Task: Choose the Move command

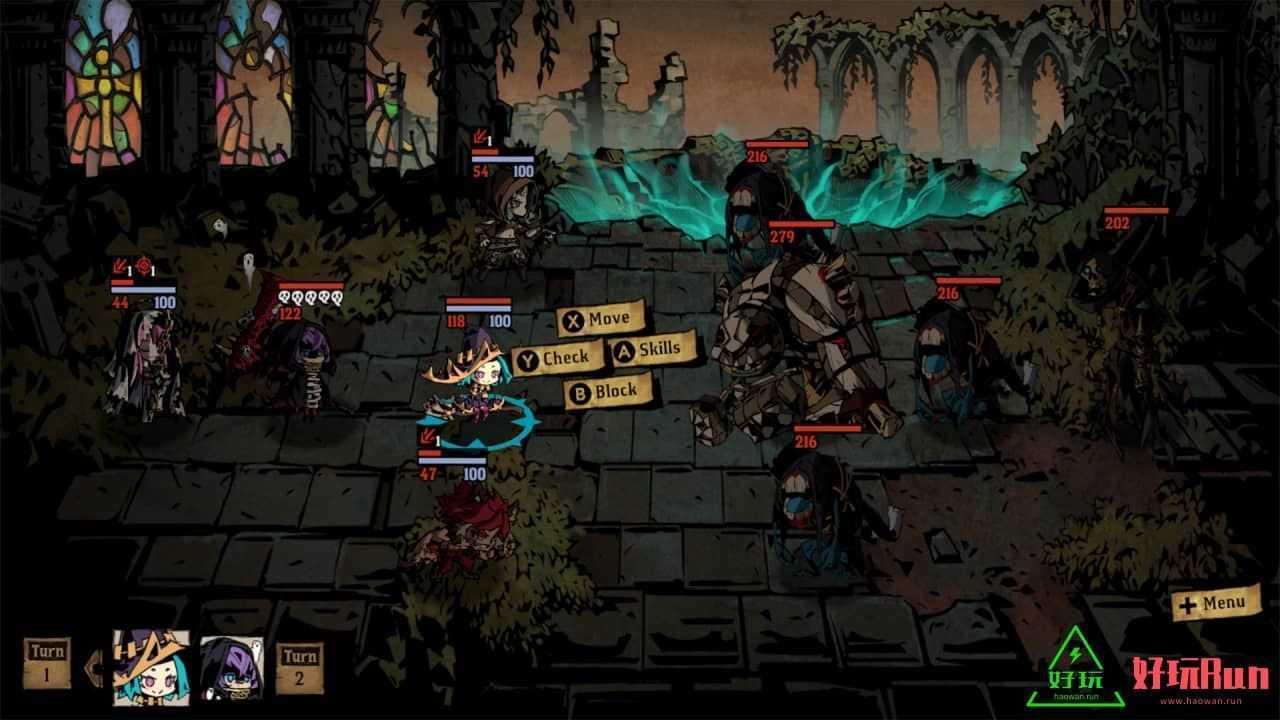Action: click(x=600, y=319)
